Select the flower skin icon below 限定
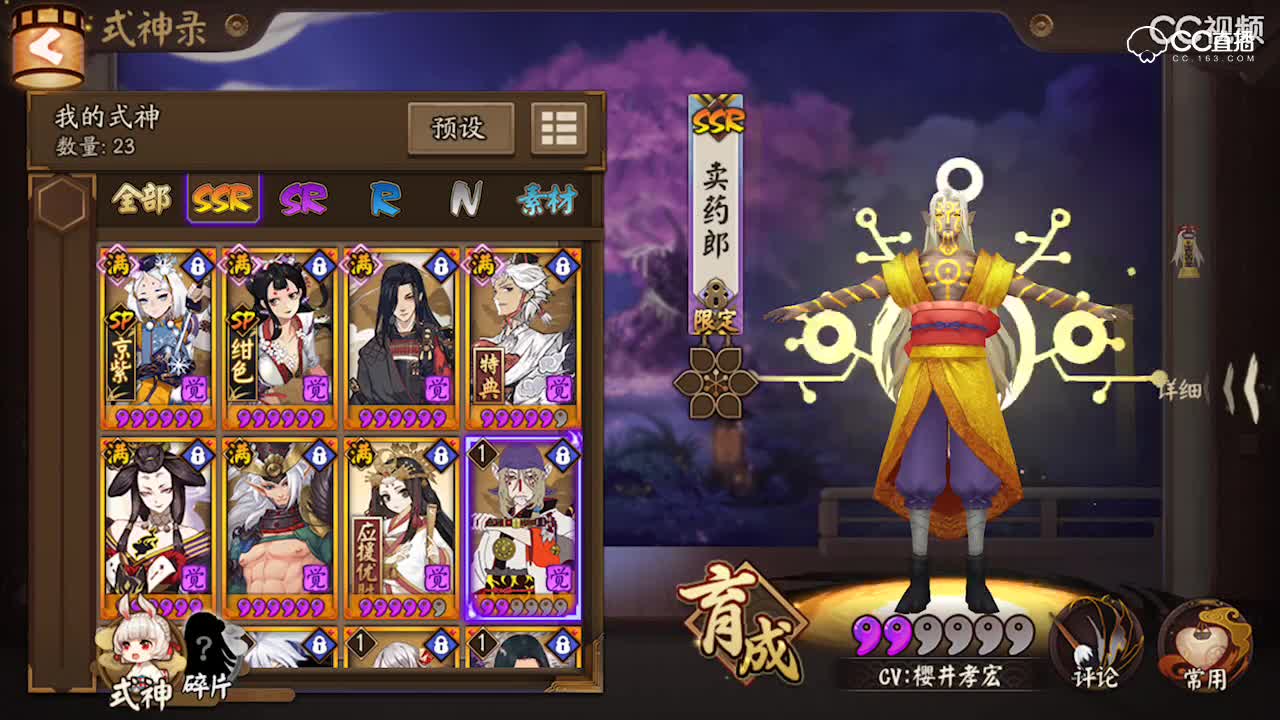Image resolution: width=1280 pixels, height=720 pixels. 714,385
